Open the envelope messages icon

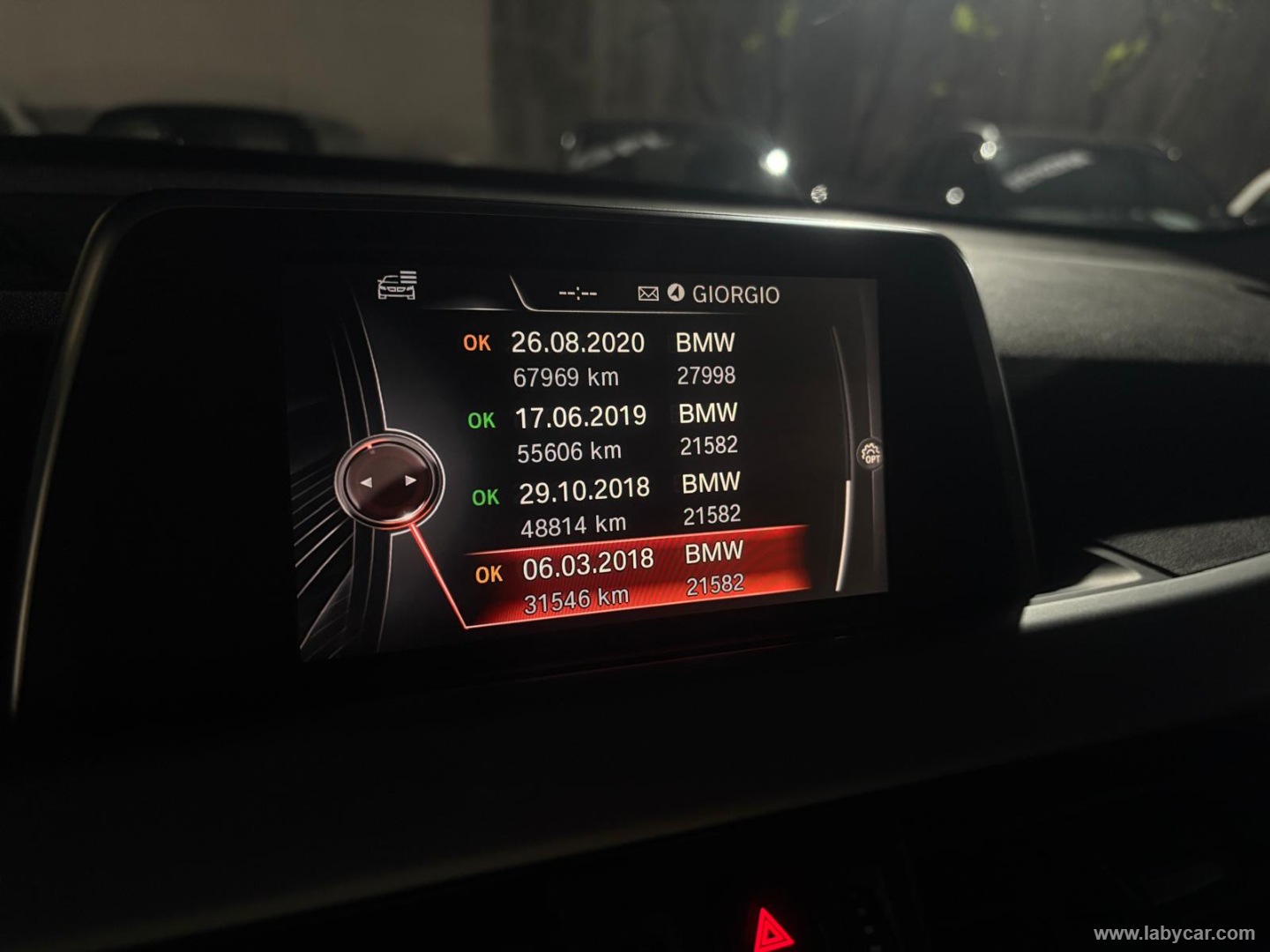click(x=648, y=294)
